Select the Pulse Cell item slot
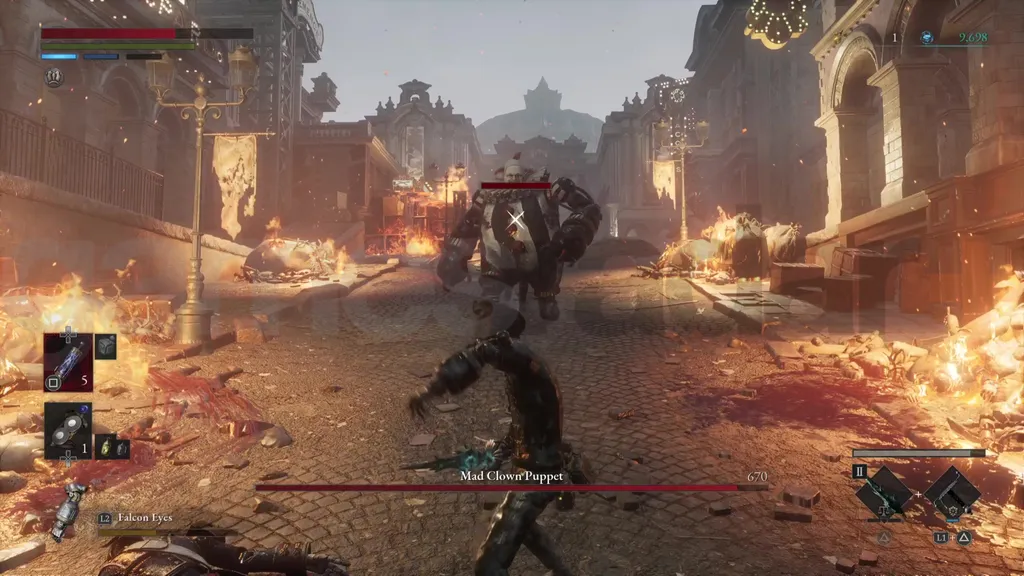This screenshot has height=576, width=1024. click(68, 357)
